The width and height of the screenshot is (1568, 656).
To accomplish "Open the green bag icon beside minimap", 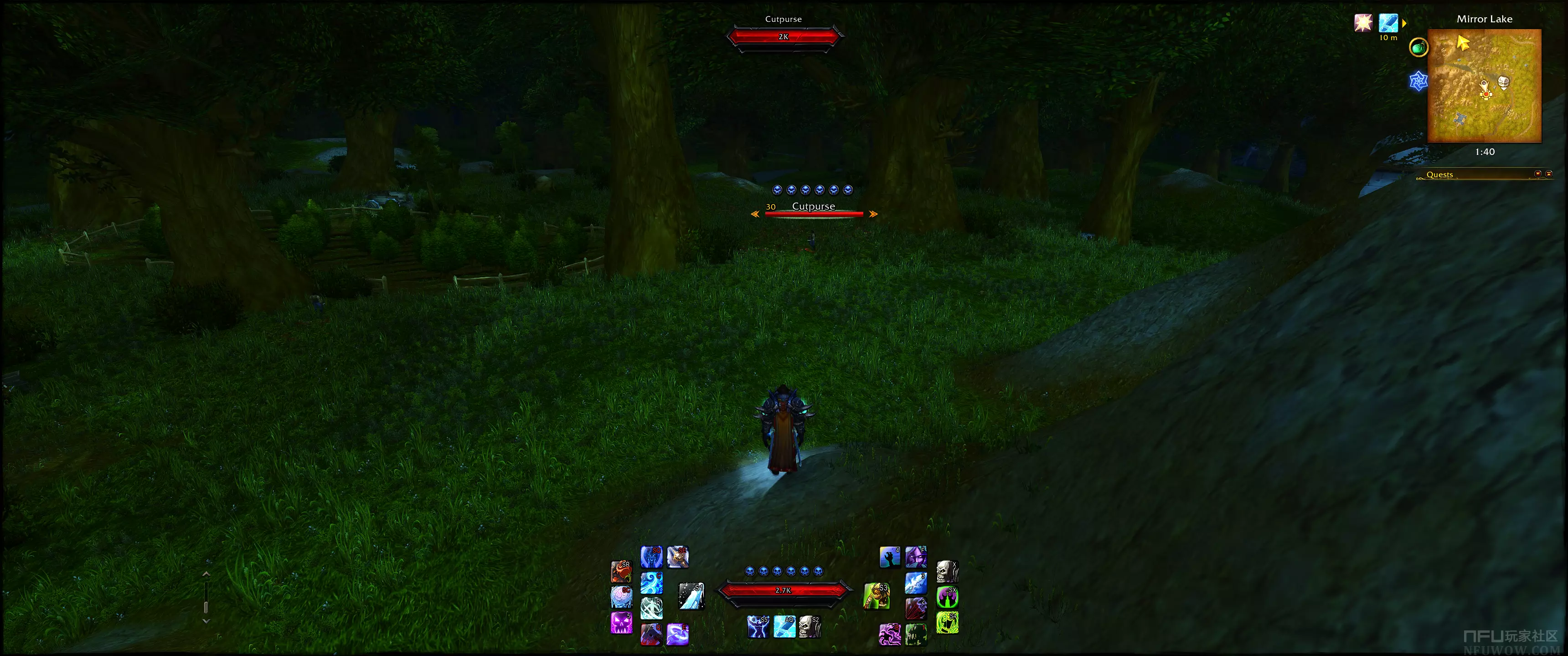I will (1418, 47).
